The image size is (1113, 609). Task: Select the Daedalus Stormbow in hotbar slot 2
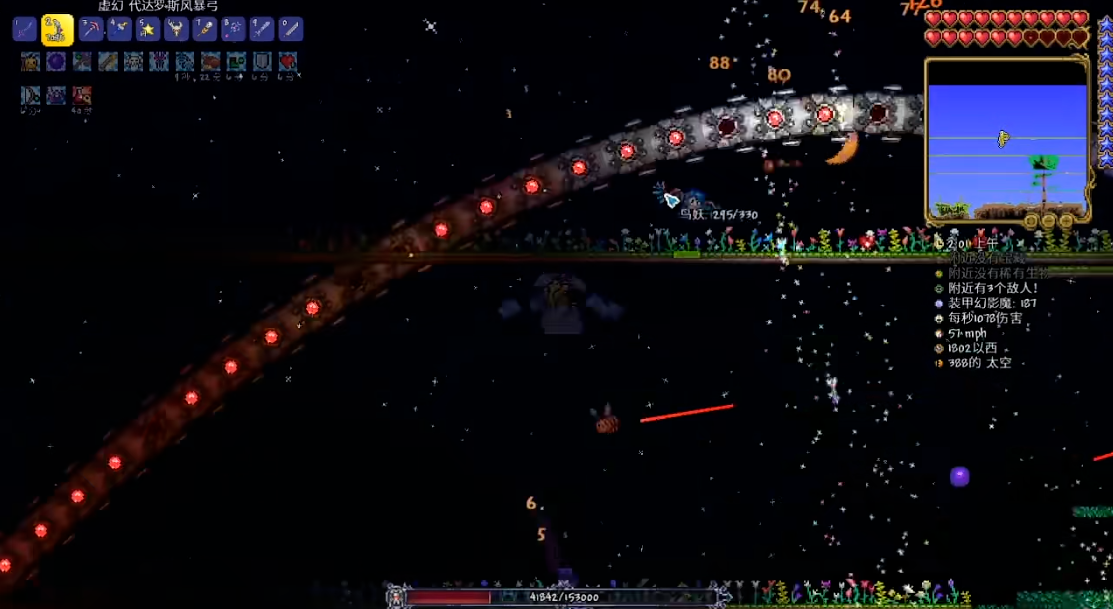[x=57, y=30]
